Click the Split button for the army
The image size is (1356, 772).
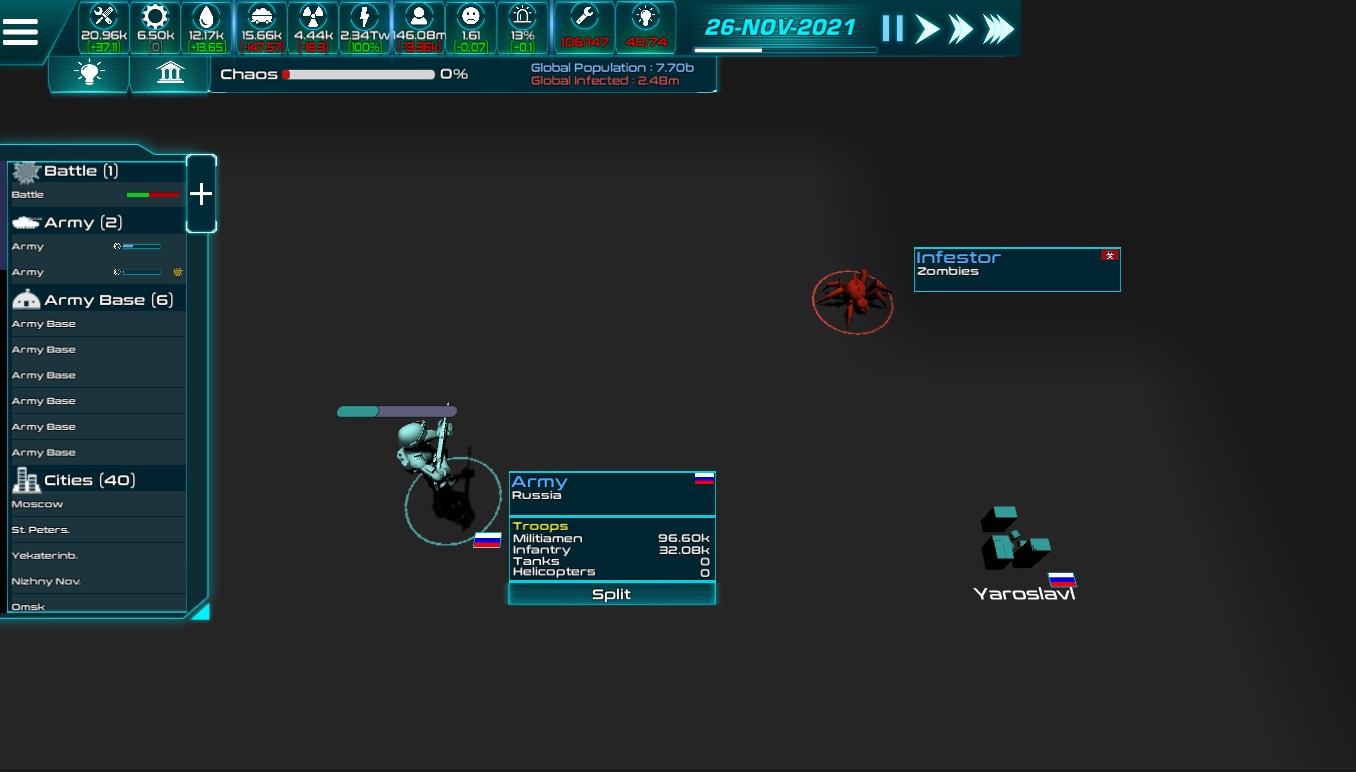point(612,594)
